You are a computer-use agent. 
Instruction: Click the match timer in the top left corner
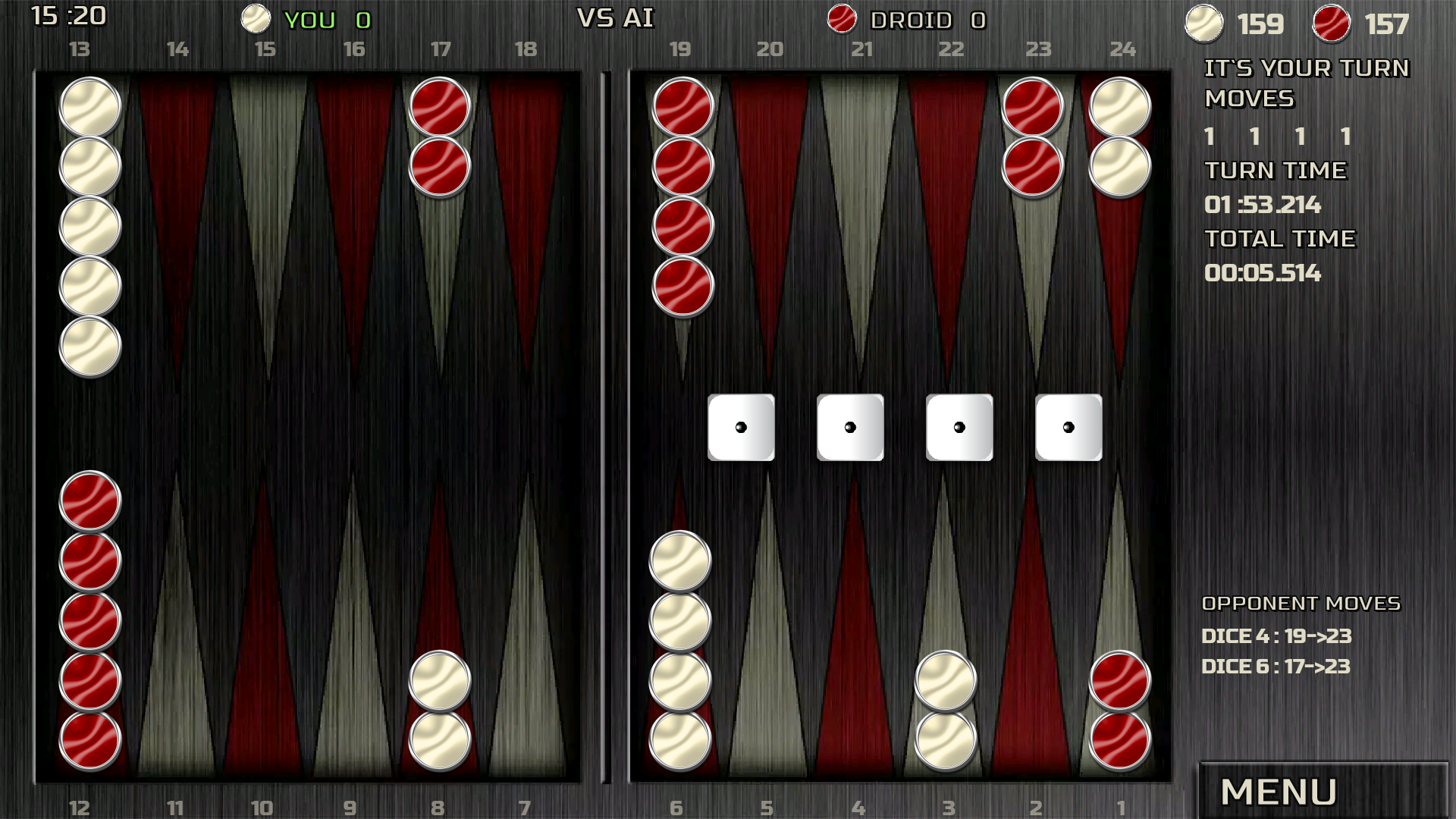[68, 17]
